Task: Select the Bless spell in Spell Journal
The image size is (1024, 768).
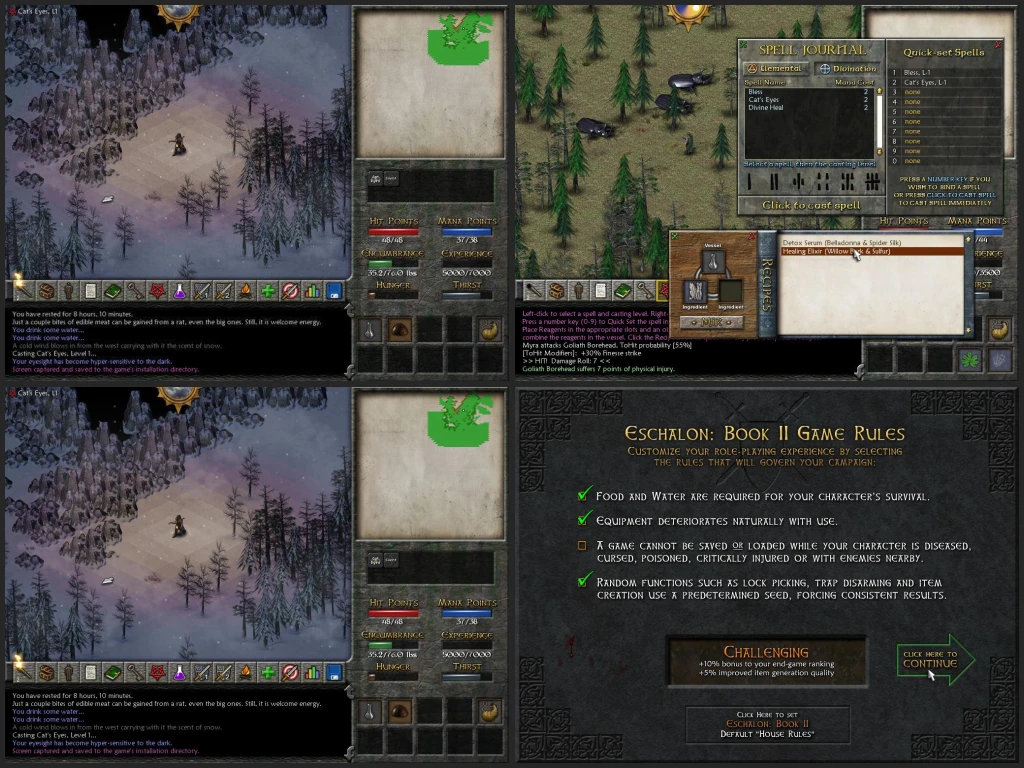Action: 756,92
